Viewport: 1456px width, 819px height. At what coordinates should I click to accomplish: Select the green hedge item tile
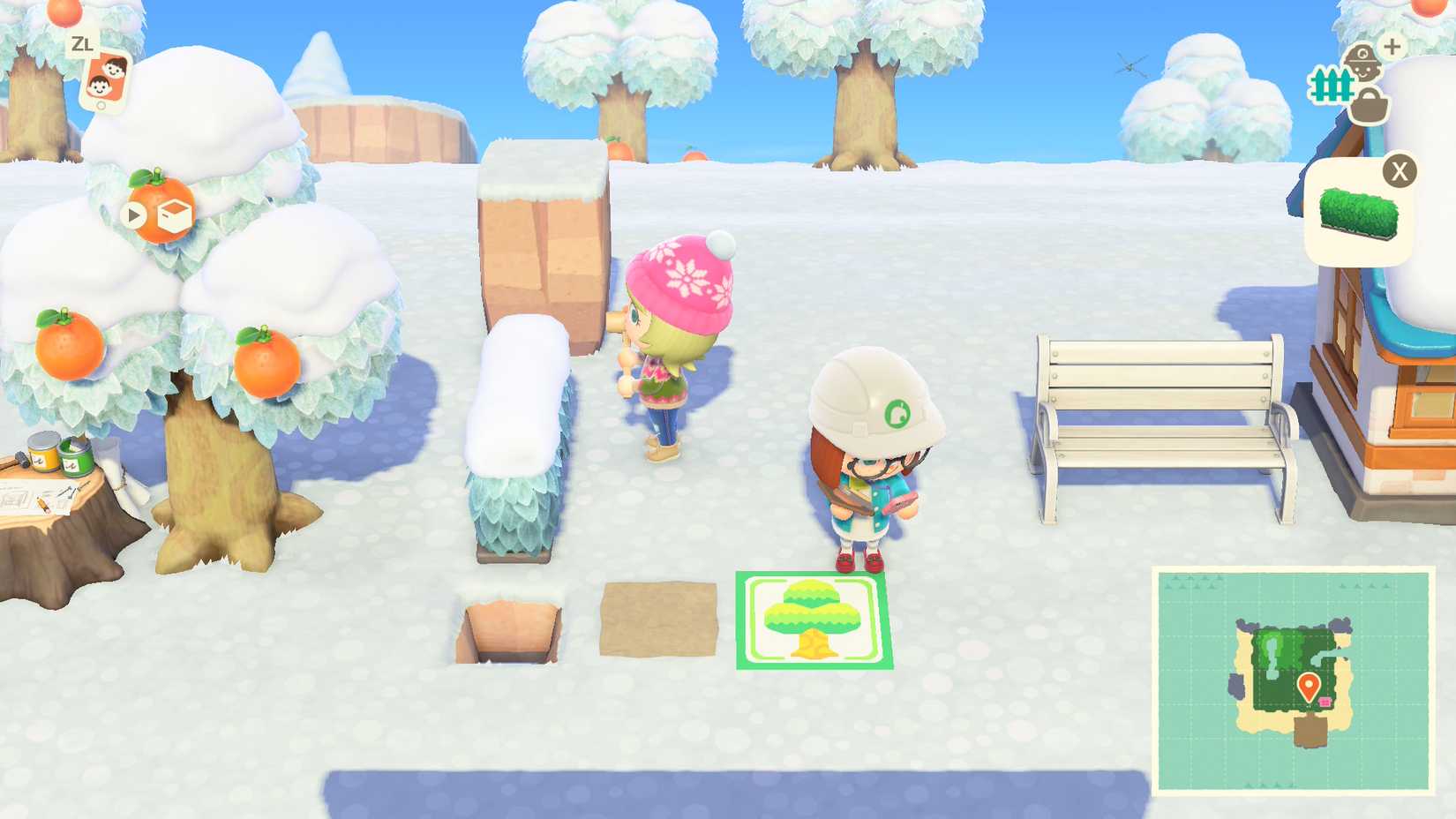pyautogui.click(x=1359, y=214)
